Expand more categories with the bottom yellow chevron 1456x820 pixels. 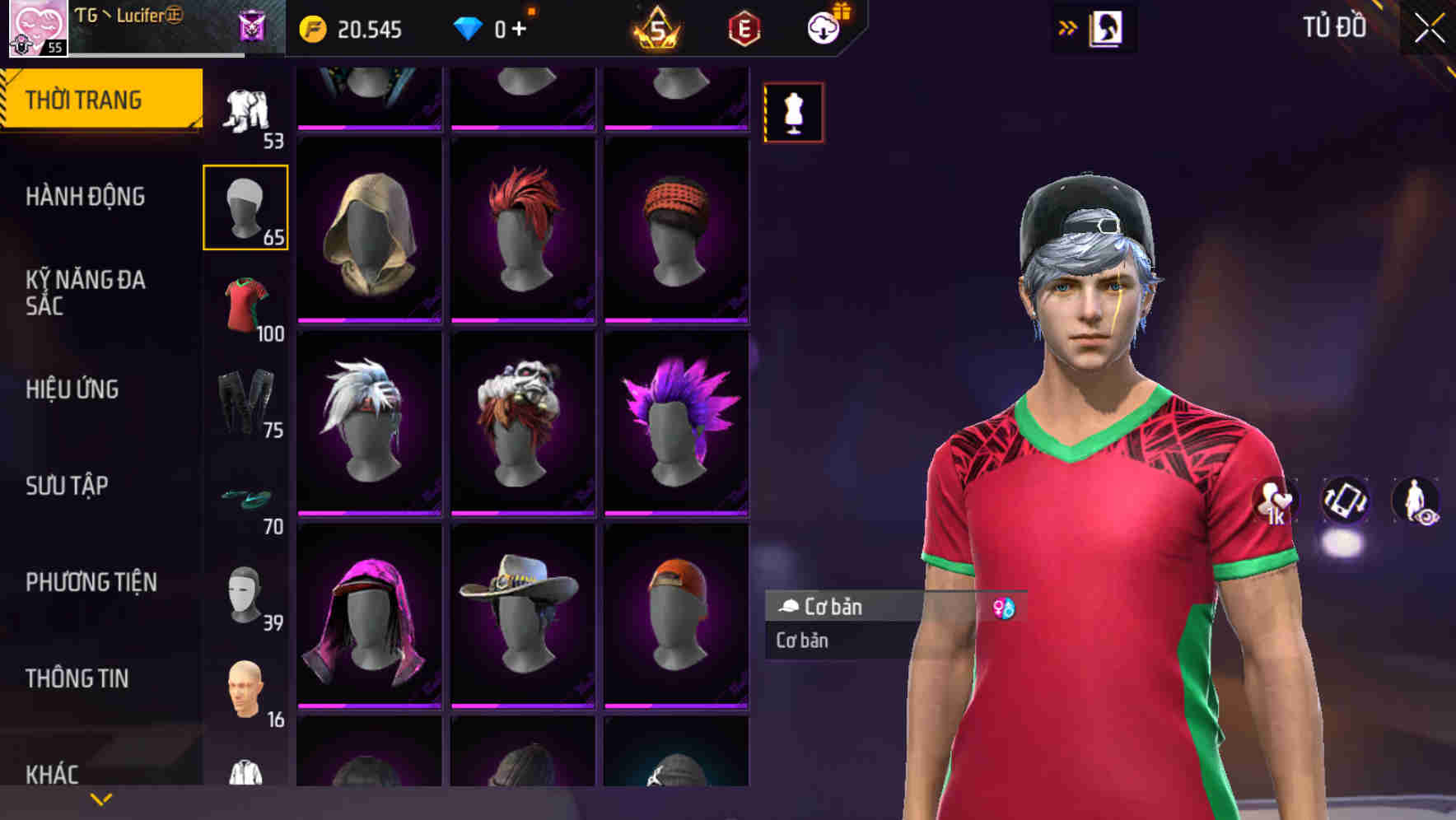point(100,798)
